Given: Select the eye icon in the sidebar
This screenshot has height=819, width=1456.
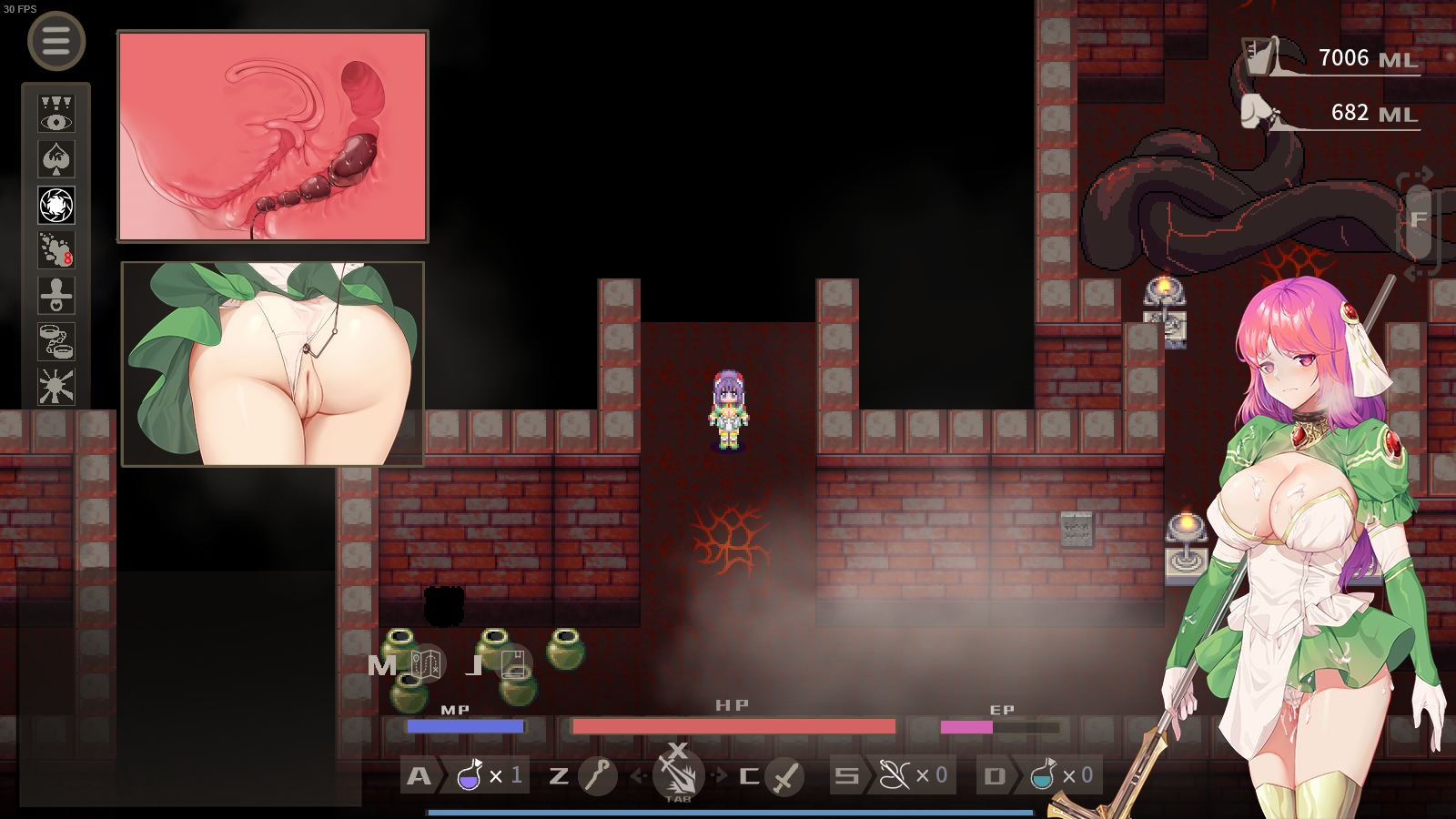Looking at the screenshot, I should tap(56, 115).
